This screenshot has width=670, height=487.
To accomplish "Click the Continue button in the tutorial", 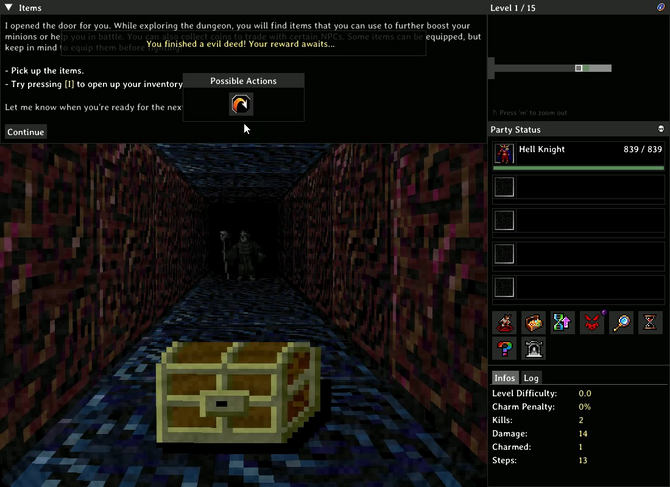I will (25, 132).
